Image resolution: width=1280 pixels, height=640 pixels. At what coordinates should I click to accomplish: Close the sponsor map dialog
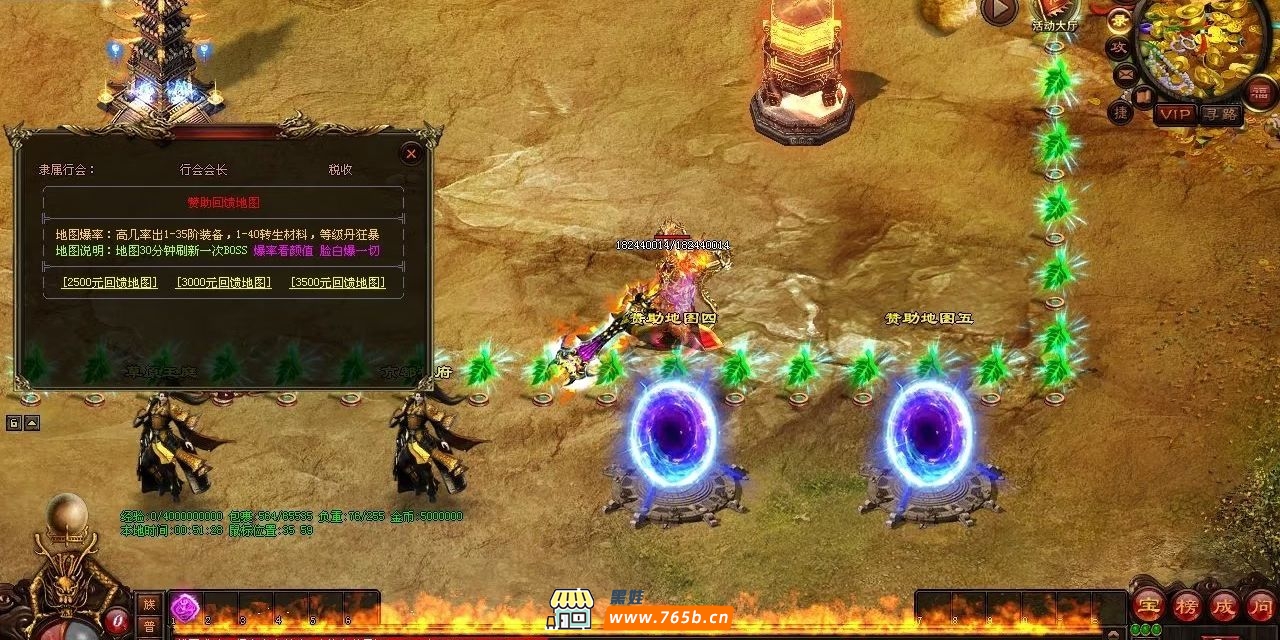coord(411,154)
